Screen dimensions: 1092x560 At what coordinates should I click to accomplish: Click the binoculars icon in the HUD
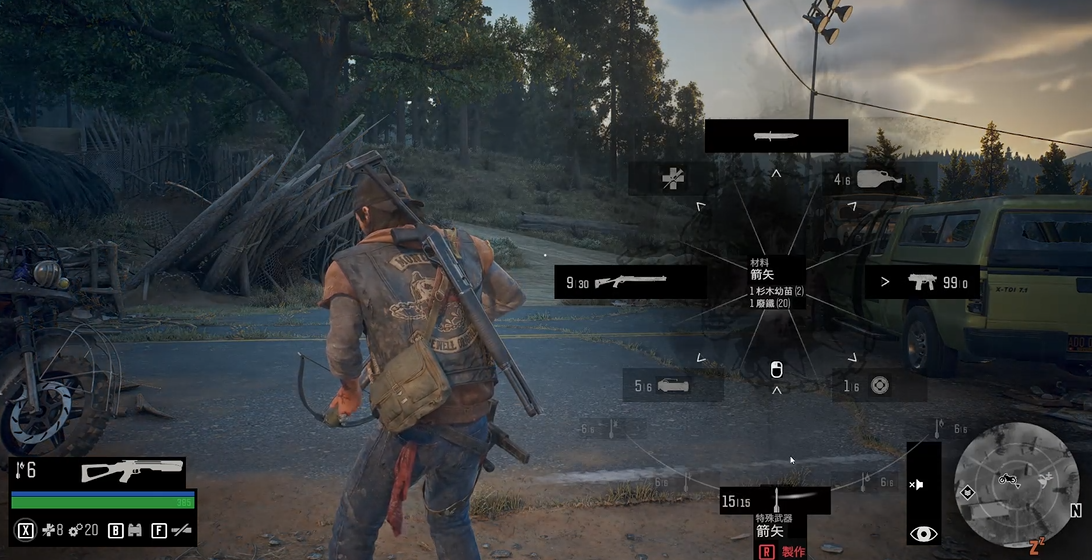pyautogui.click(x=134, y=530)
